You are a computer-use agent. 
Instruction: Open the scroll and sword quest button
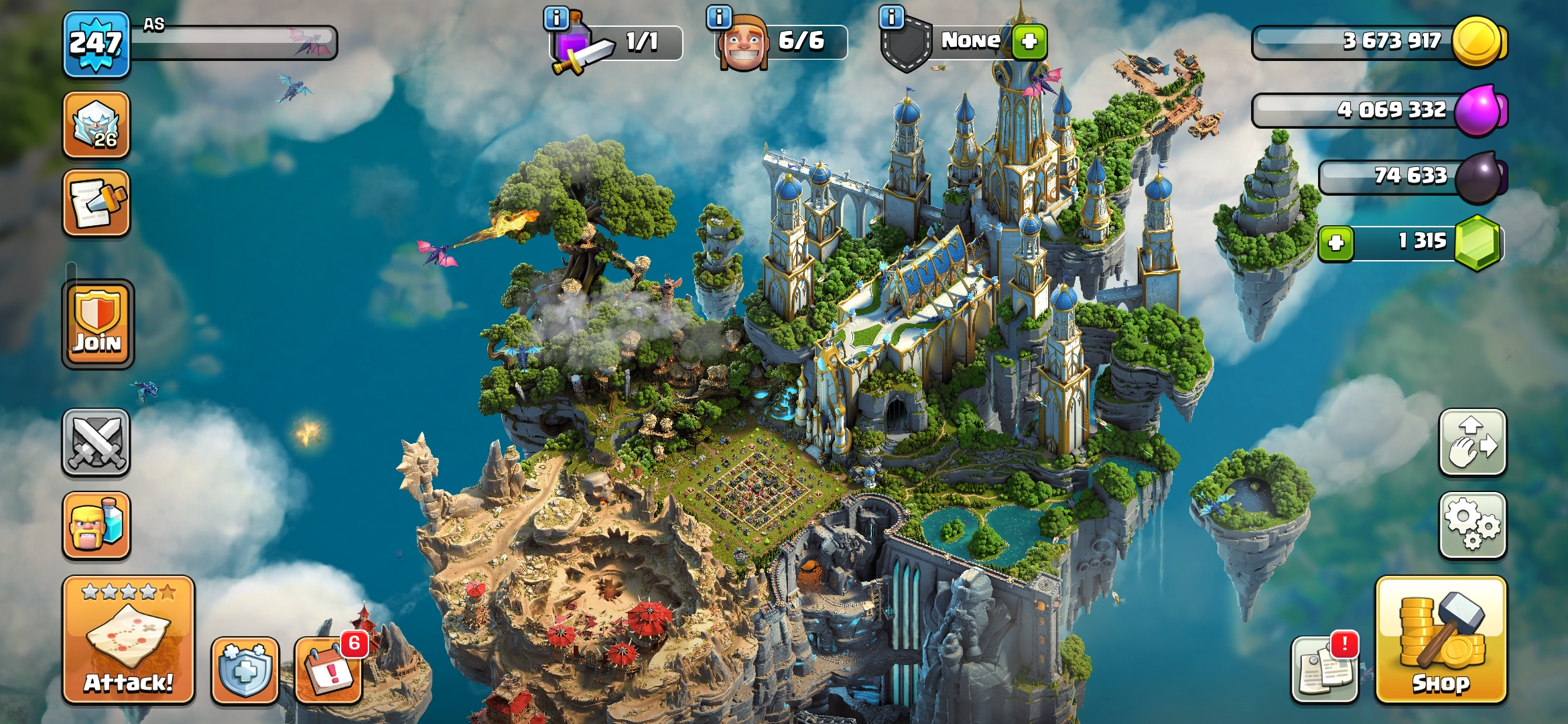(x=96, y=203)
